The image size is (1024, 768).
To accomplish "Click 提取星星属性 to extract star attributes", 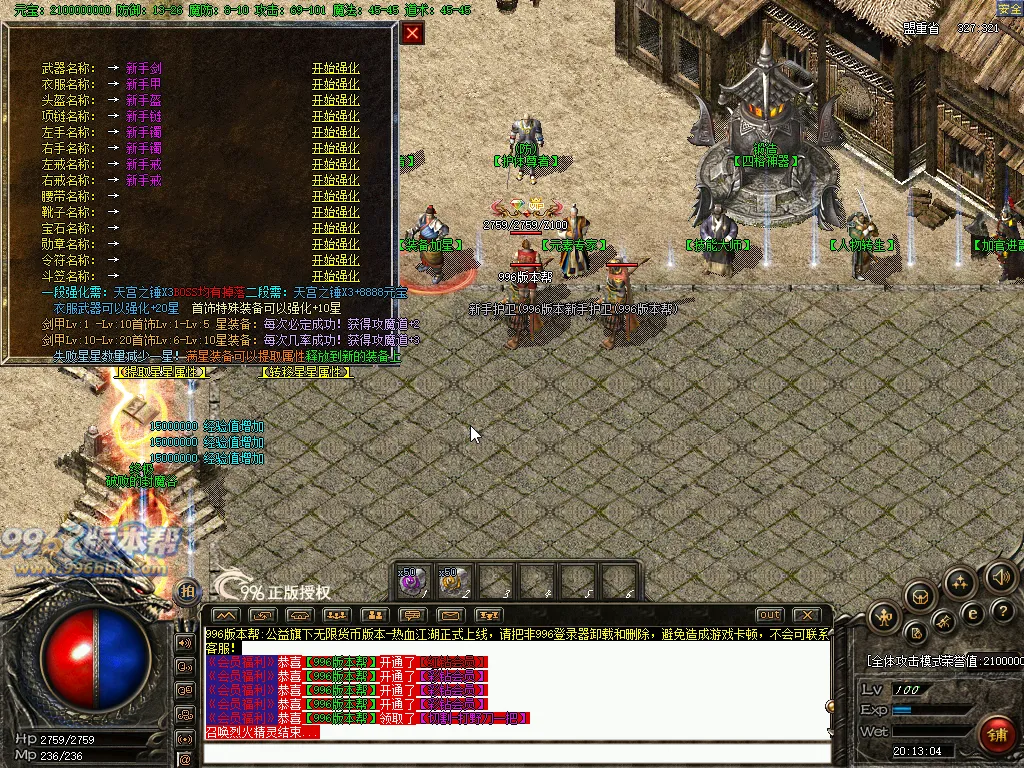I will pos(162,372).
